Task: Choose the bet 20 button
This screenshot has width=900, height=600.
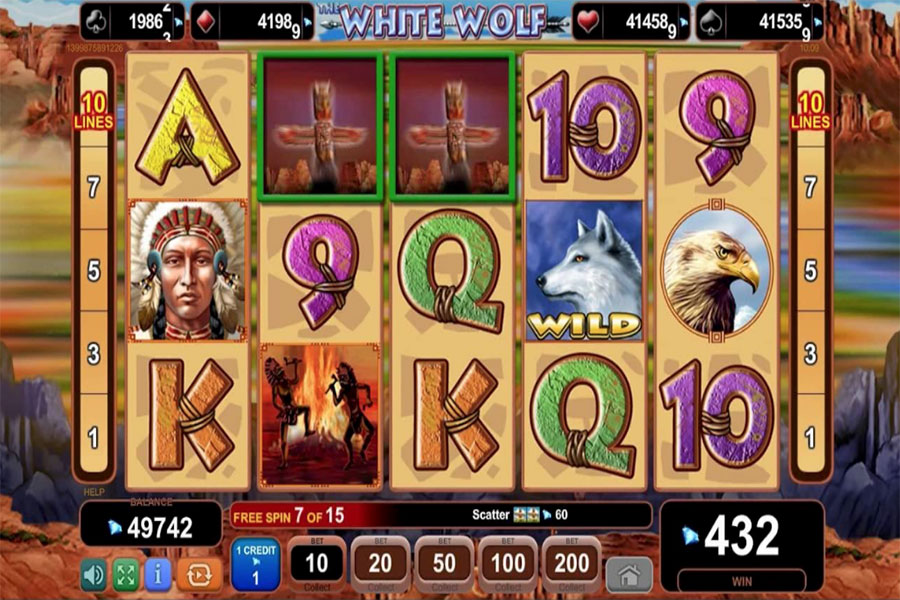Action: click(x=379, y=565)
